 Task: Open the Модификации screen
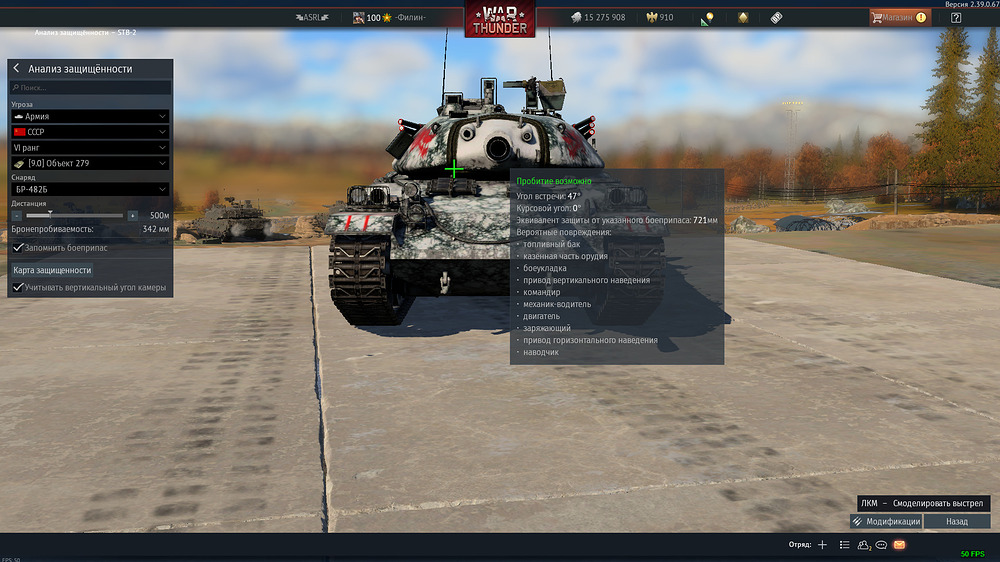[x=886, y=521]
